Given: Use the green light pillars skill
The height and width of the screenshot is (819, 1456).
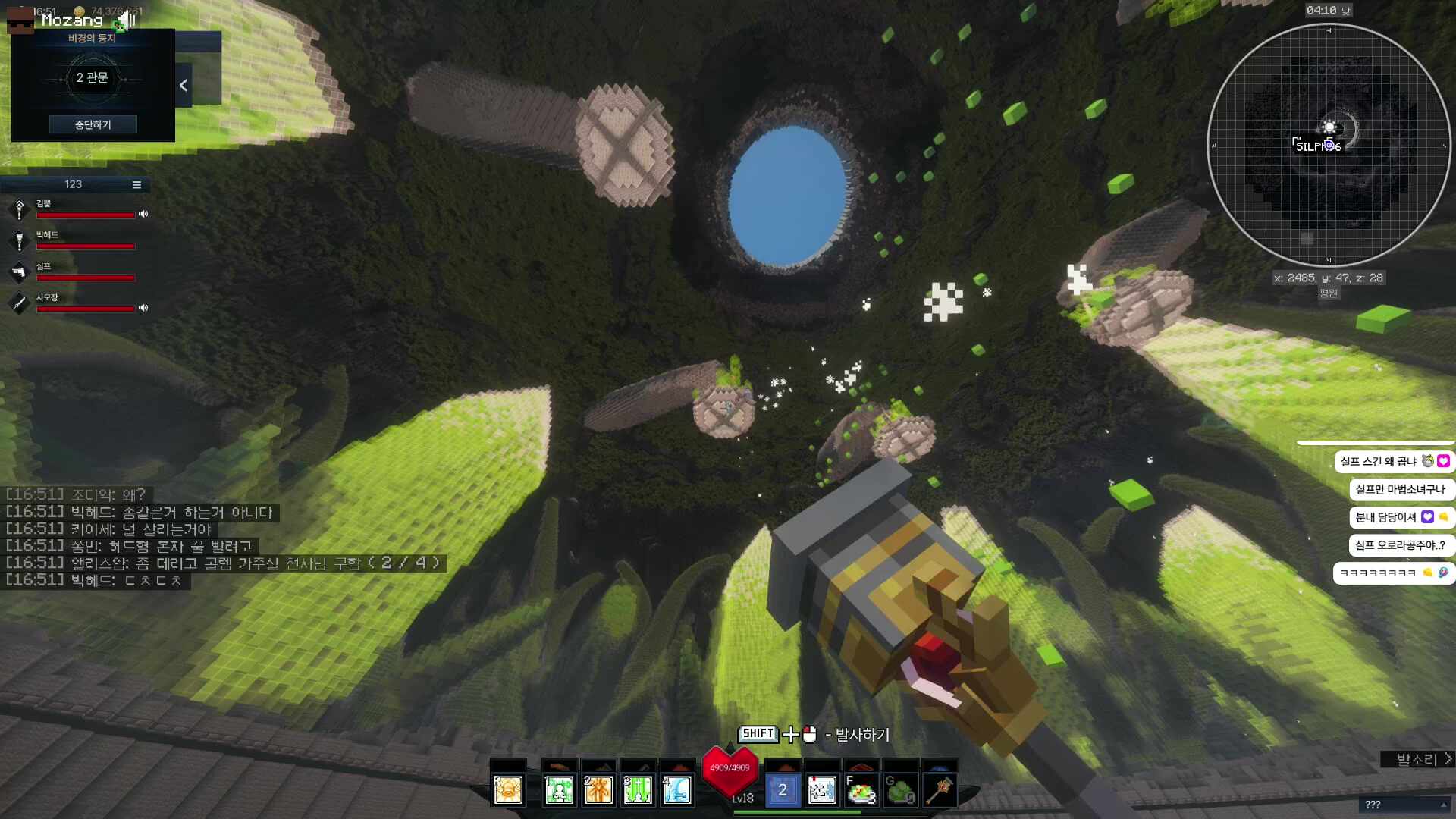Looking at the screenshot, I should [638, 790].
